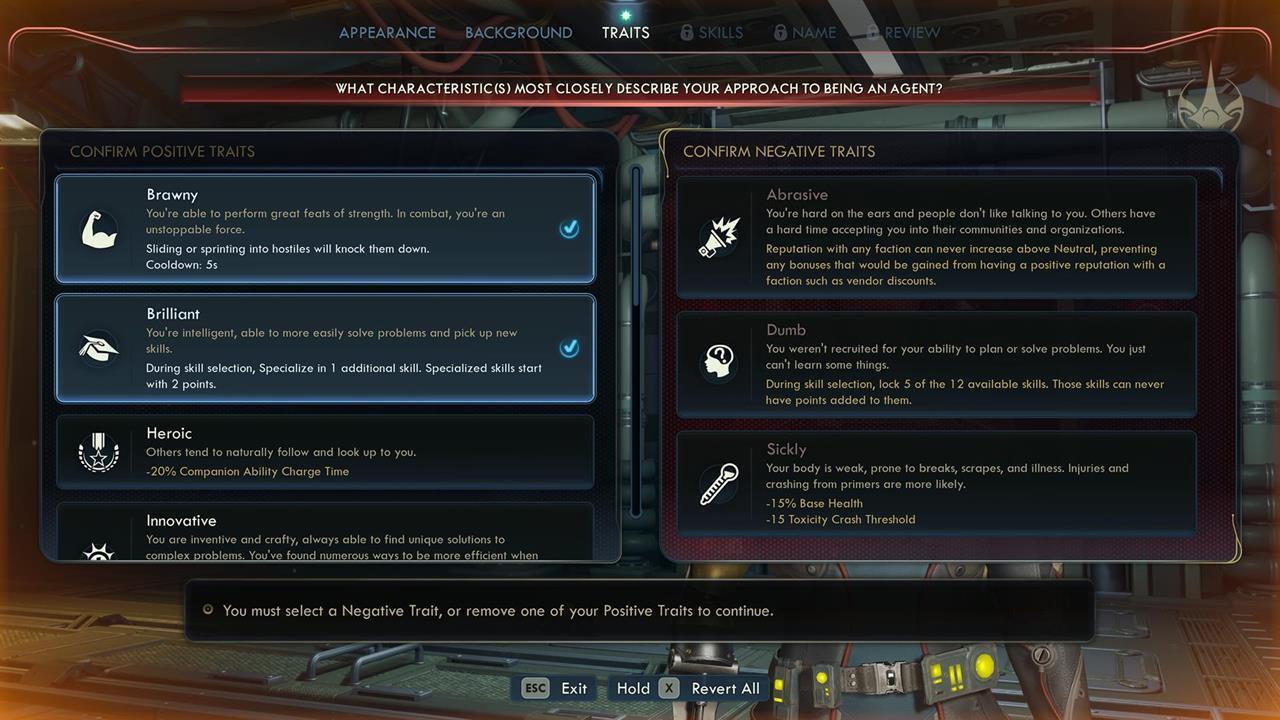
Task: Select the Abrasive negative trait
Action: 936,237
